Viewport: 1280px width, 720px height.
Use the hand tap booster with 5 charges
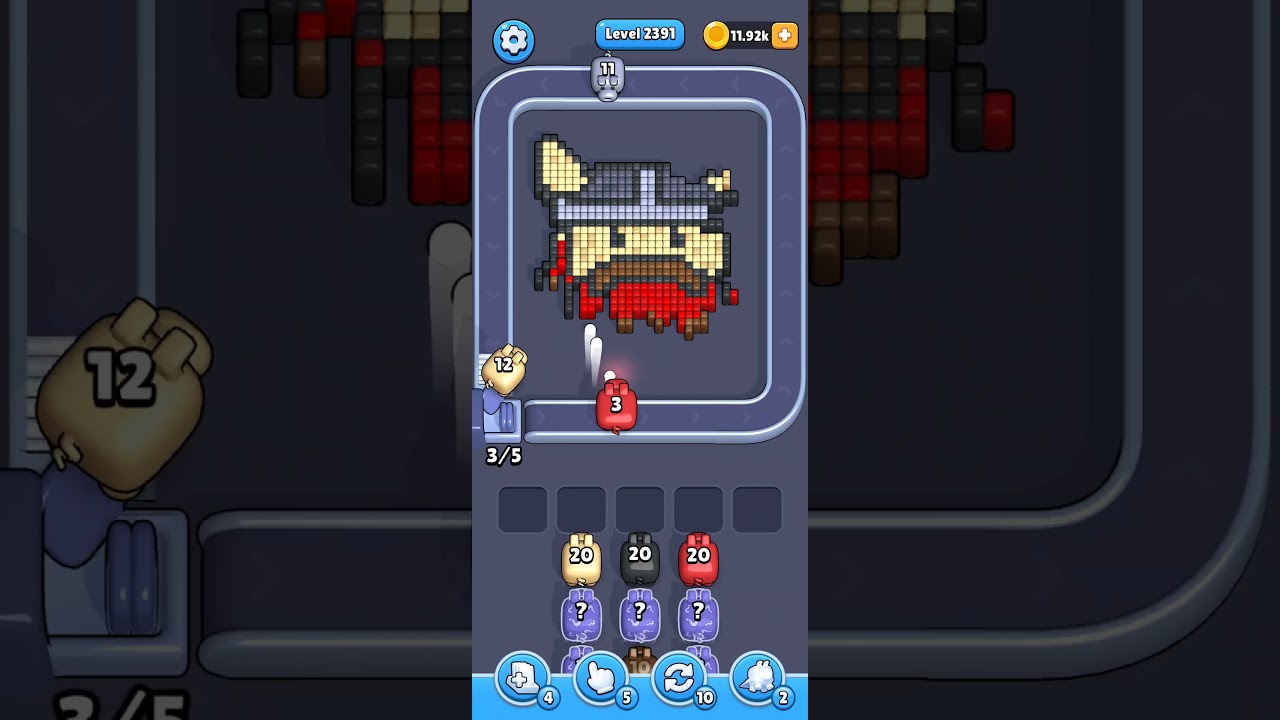tap(601, 679)
